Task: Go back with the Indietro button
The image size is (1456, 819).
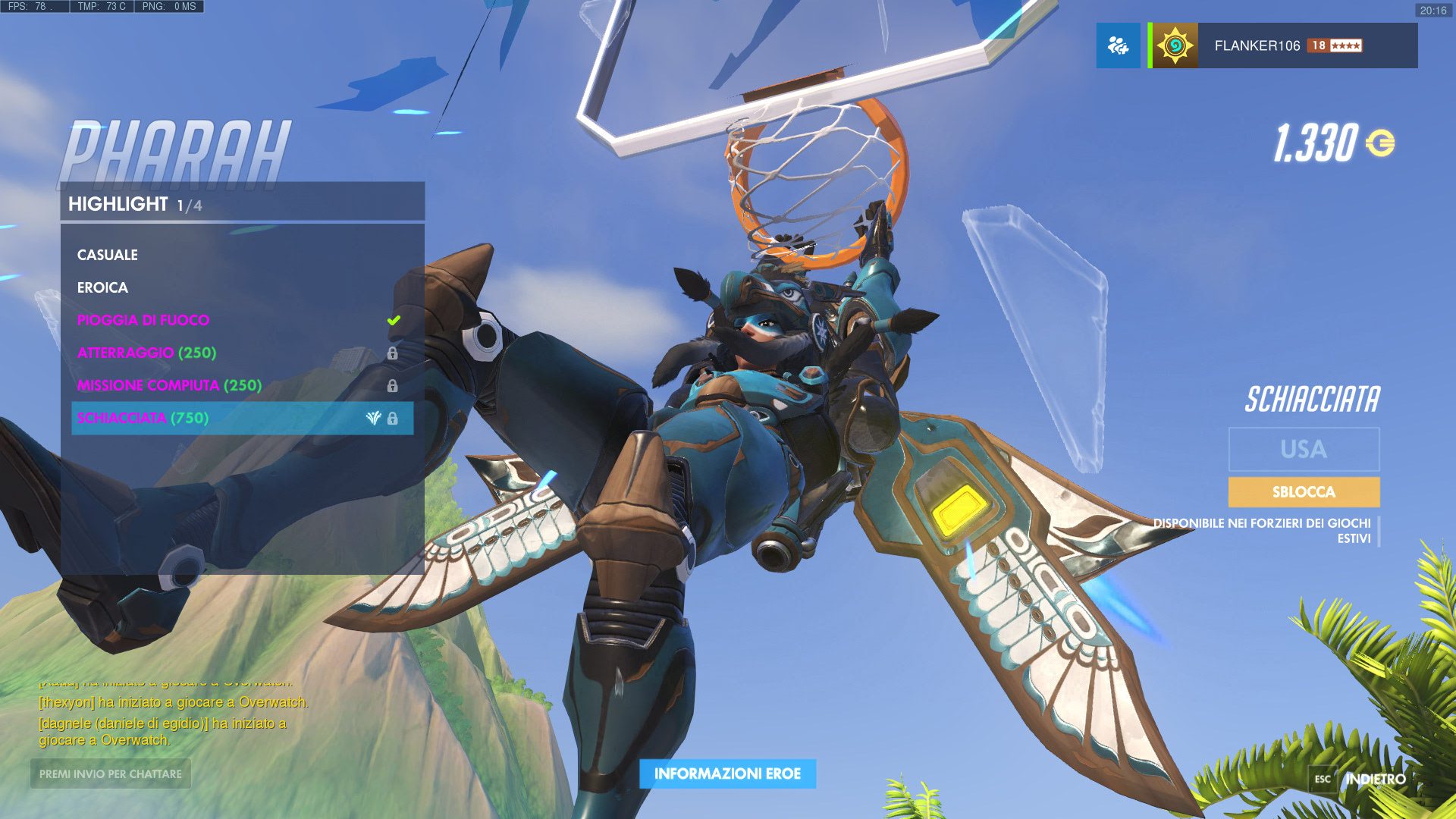Action: [x=1374, y=779]
